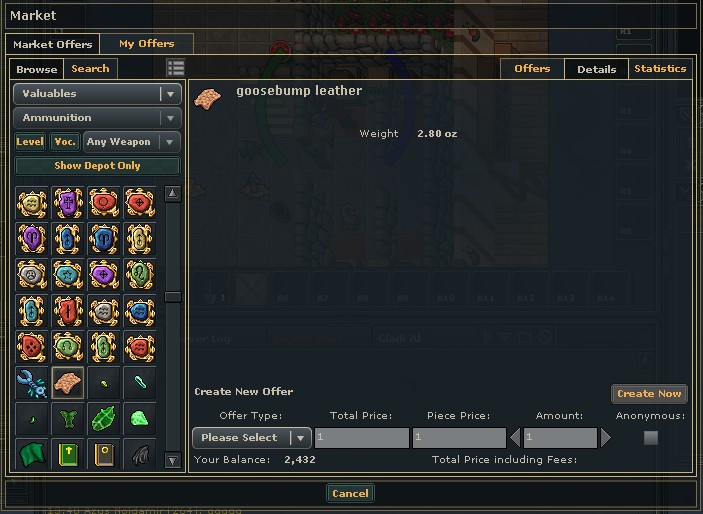Viewport: 703px width, 514px height.
Task: Toggle the Level filter button
Action: (x=30, y=142)
